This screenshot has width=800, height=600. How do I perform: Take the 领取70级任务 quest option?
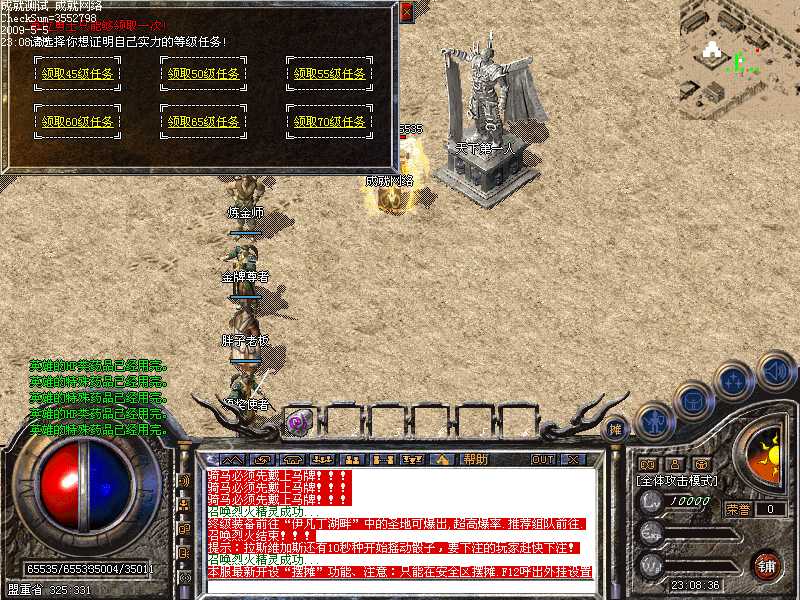point(328,122)
